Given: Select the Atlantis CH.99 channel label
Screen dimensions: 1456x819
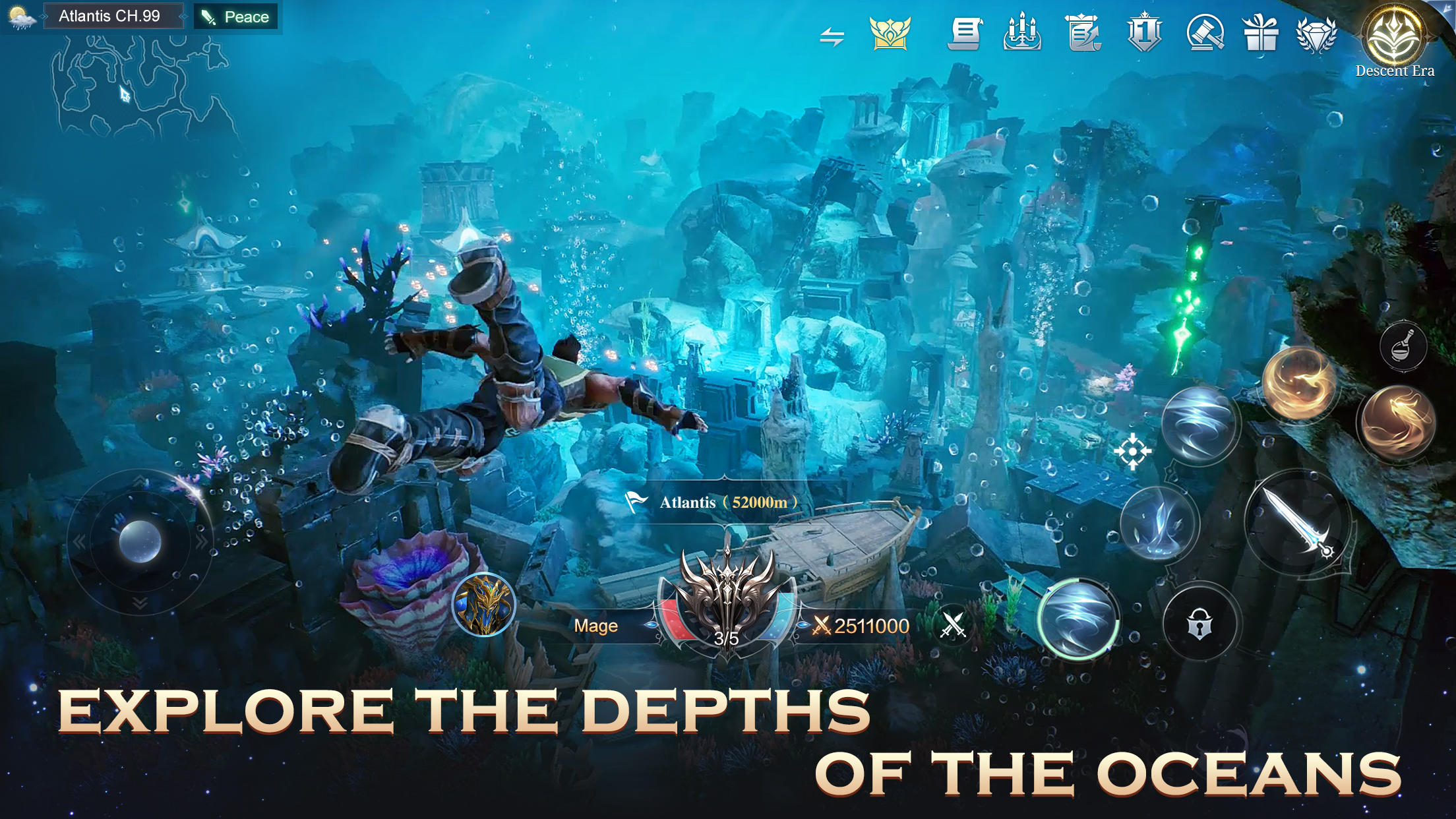Looking at the screenshot, I should click(112, 16).
